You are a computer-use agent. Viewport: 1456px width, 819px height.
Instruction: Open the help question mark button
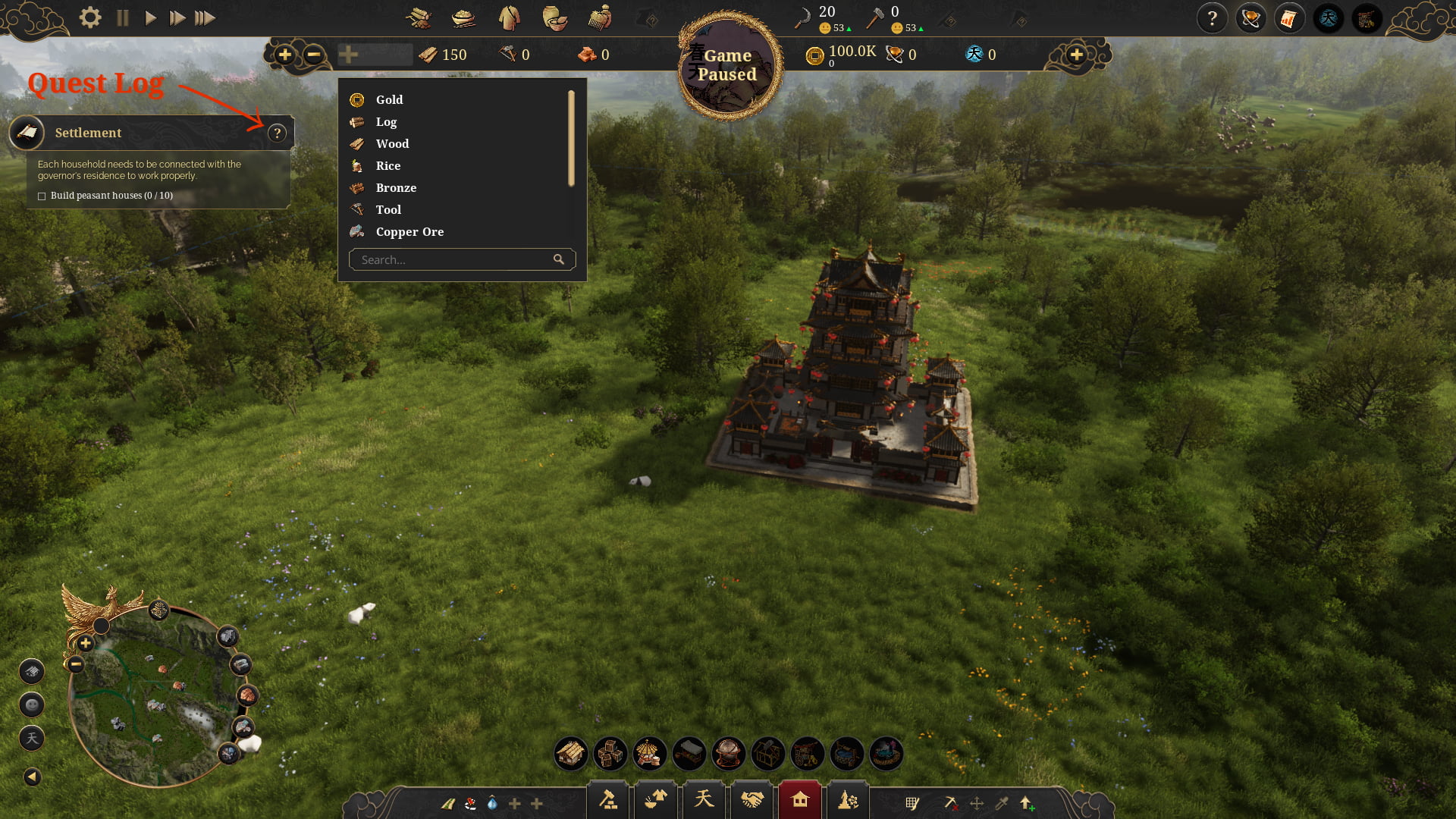(1212, 18)
